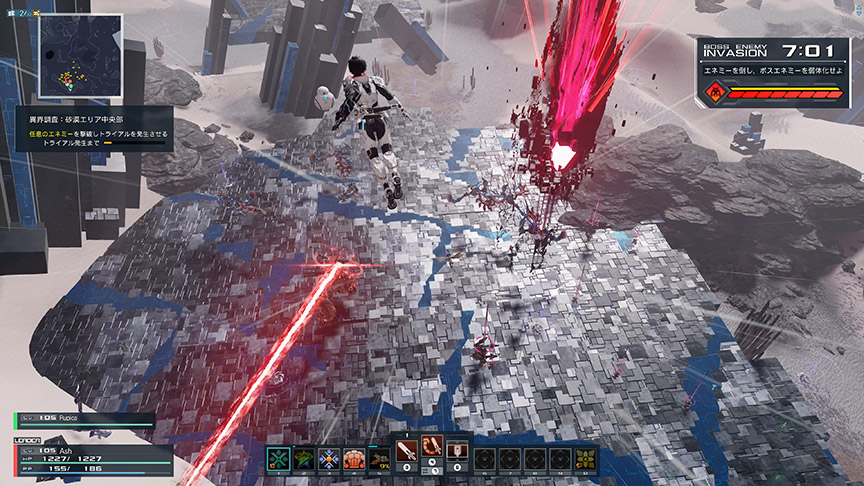Open the desert area quest objective tracker
This screenshot has height=486, width=864.
[x=92, y=130]
